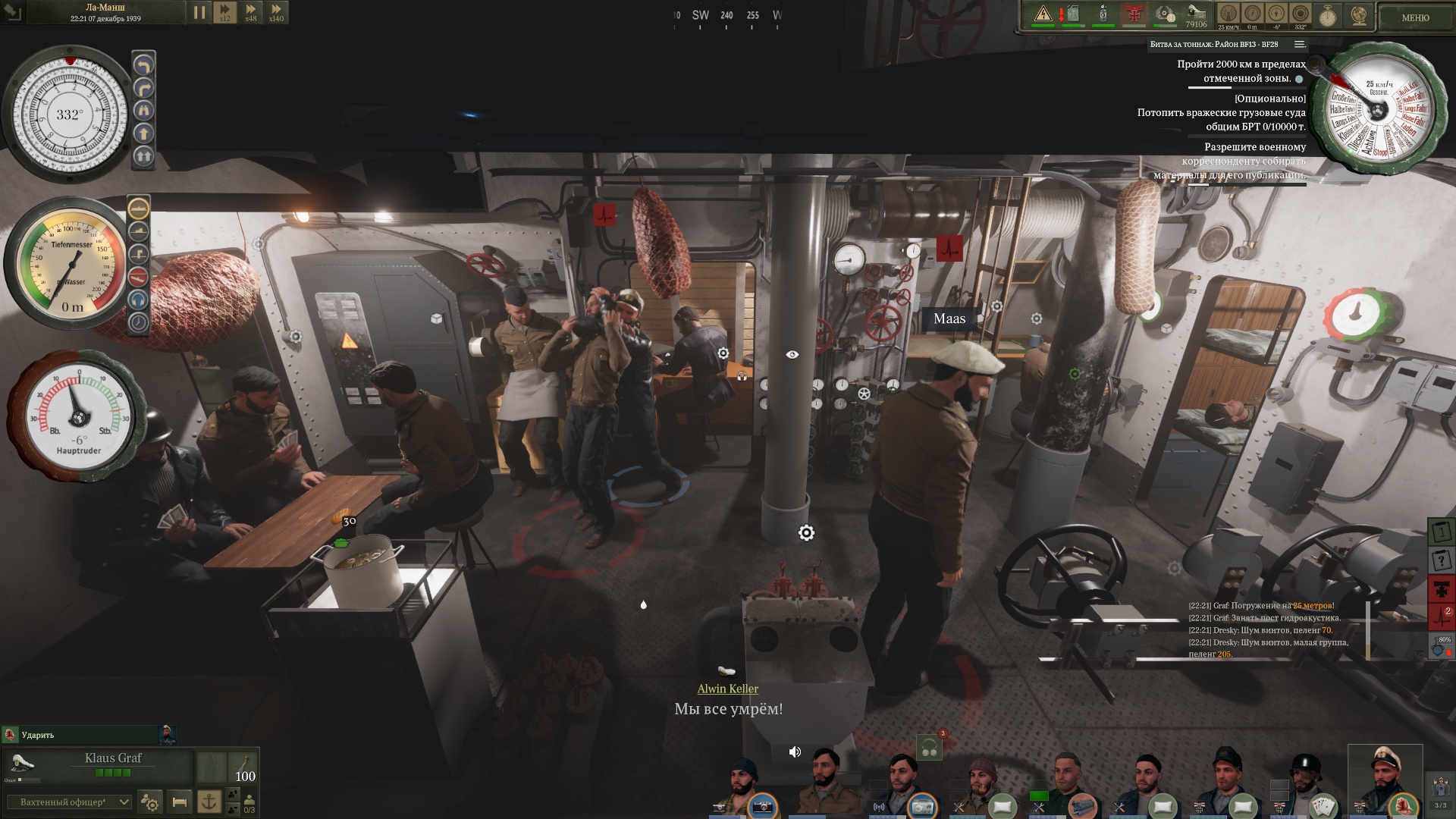
Task: Send Klaus Graf to rest via bed icon
Action: (180, 802)
